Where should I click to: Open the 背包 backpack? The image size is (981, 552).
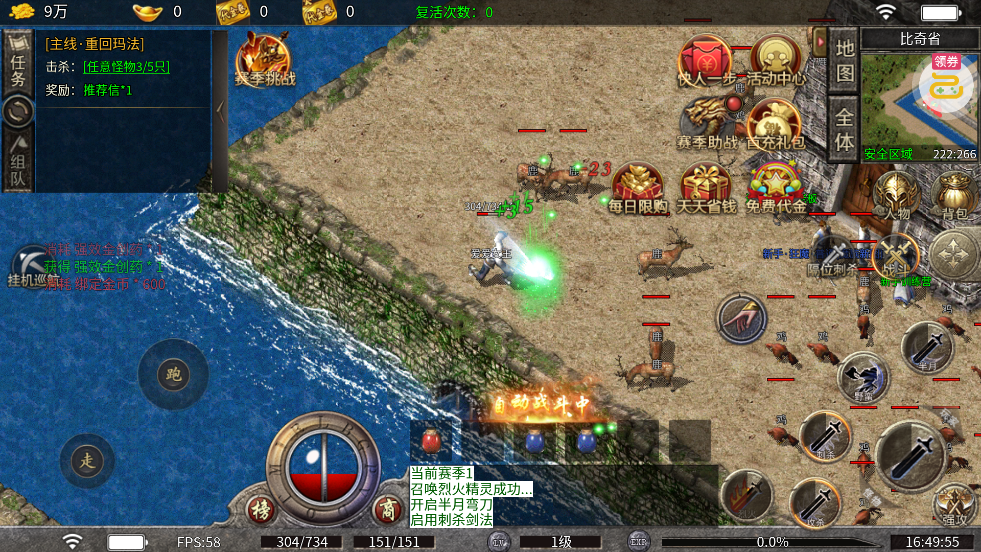pyautogui.click(x=954, y=194)
